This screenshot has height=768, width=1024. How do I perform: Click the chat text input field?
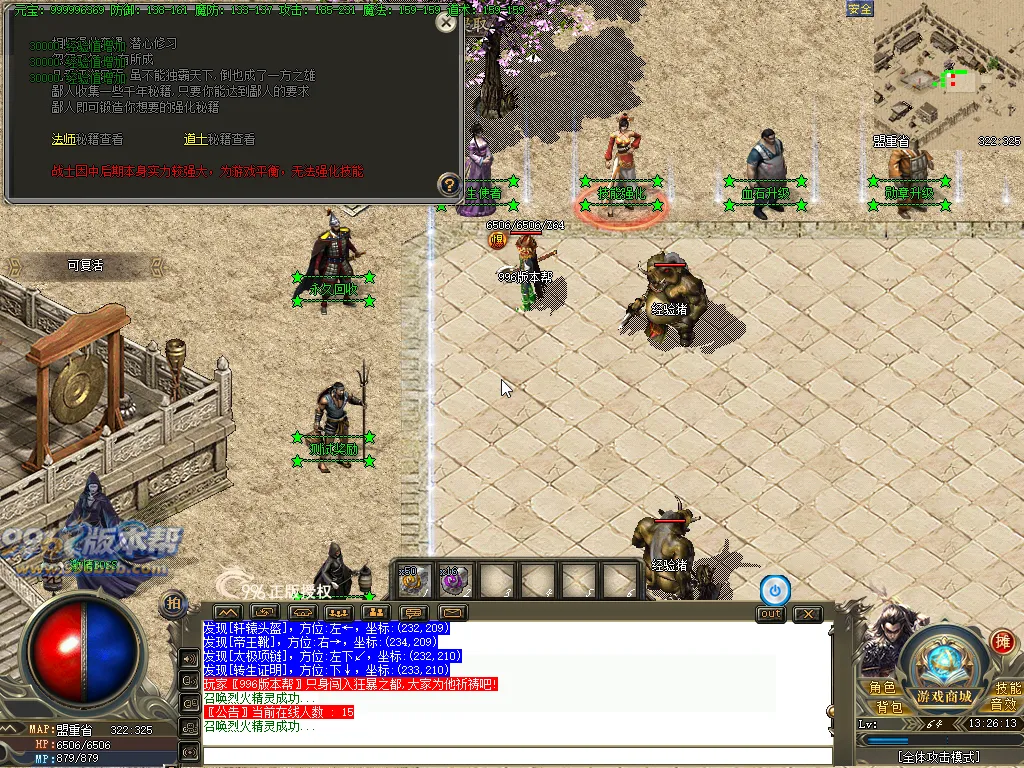516,756
